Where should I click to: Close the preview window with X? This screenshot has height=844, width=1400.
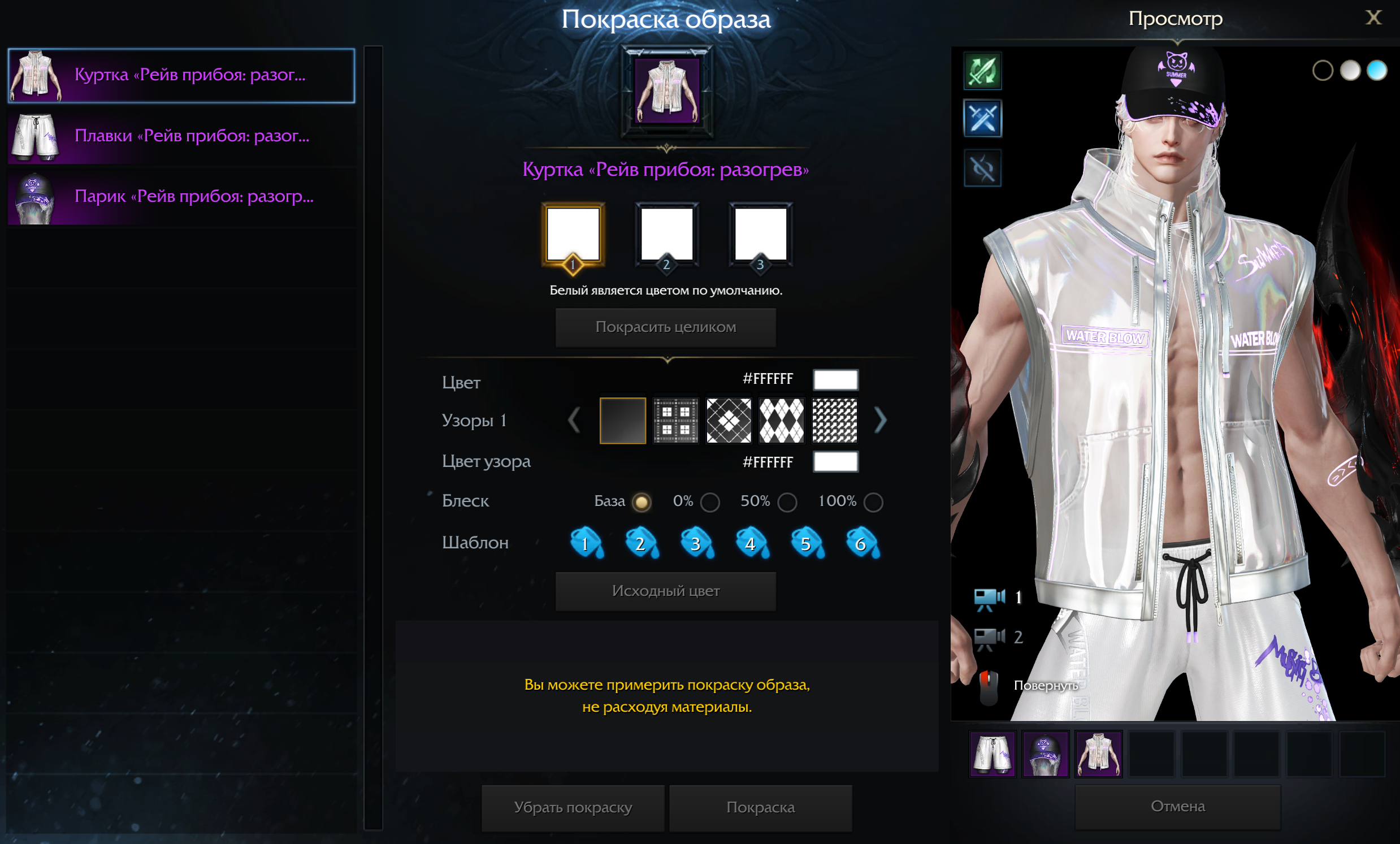coord(1373,18)
